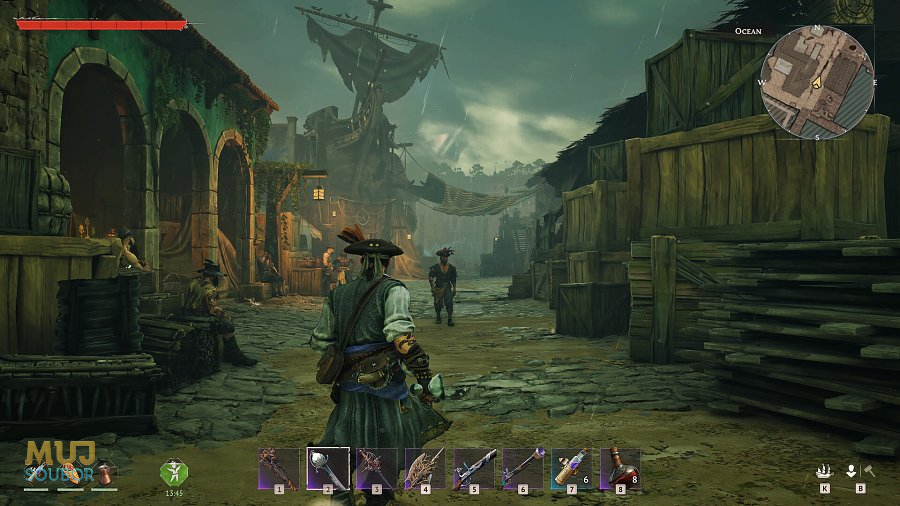900x506 pixels.
Task: Select the wooden staff in hotbar slot 1
Action: tap(278, 467)
